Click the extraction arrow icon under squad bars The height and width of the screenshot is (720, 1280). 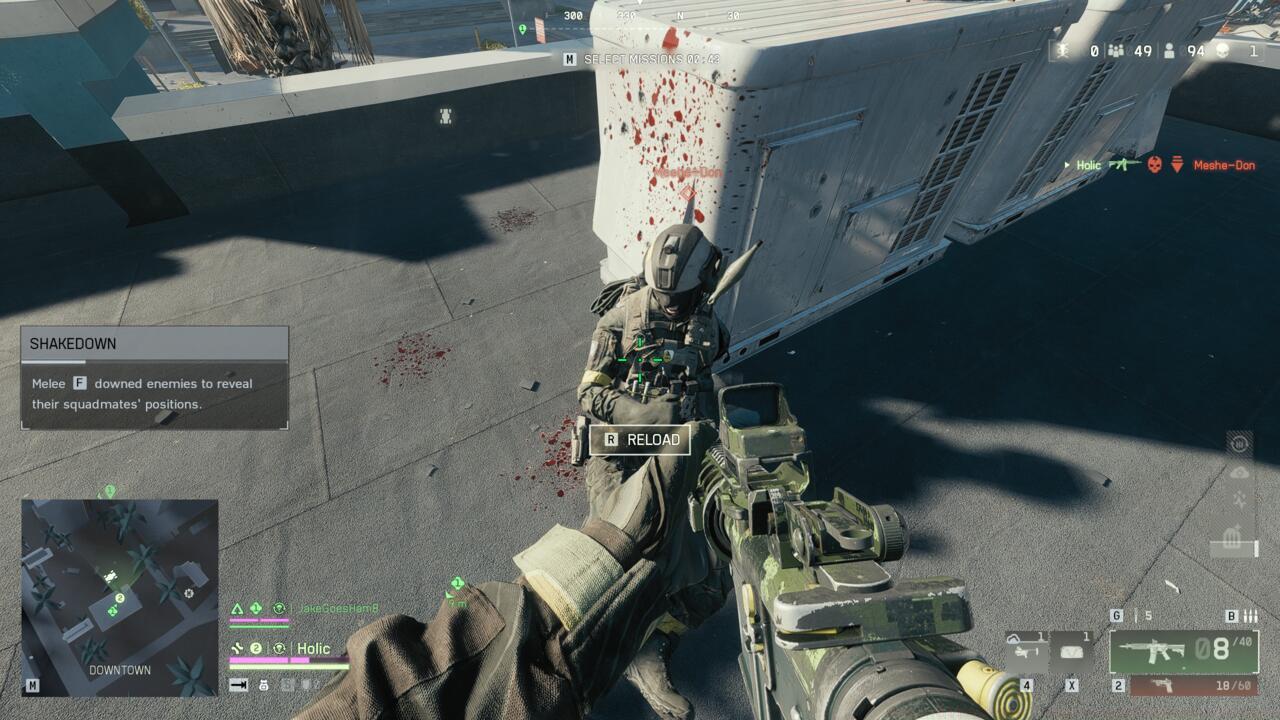[237, 685]
